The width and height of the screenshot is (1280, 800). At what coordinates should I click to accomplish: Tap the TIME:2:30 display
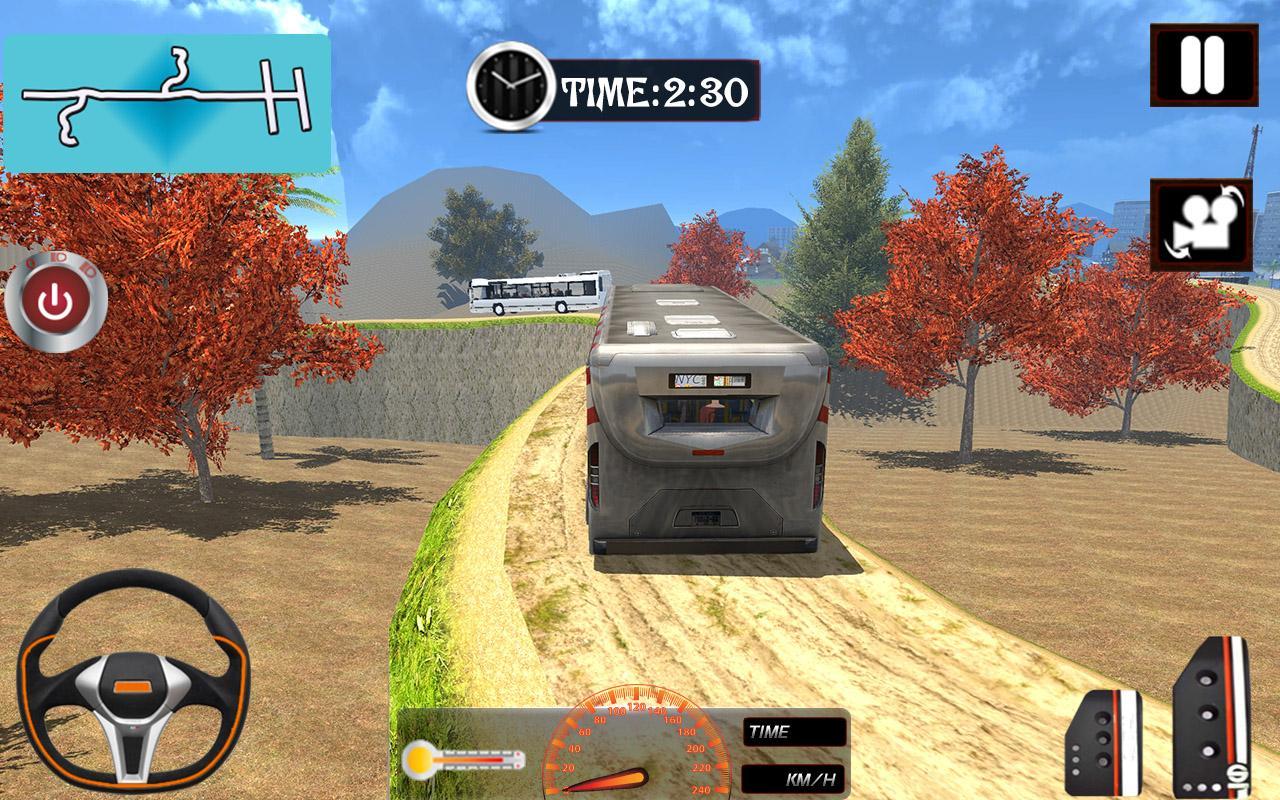(655, 88)
